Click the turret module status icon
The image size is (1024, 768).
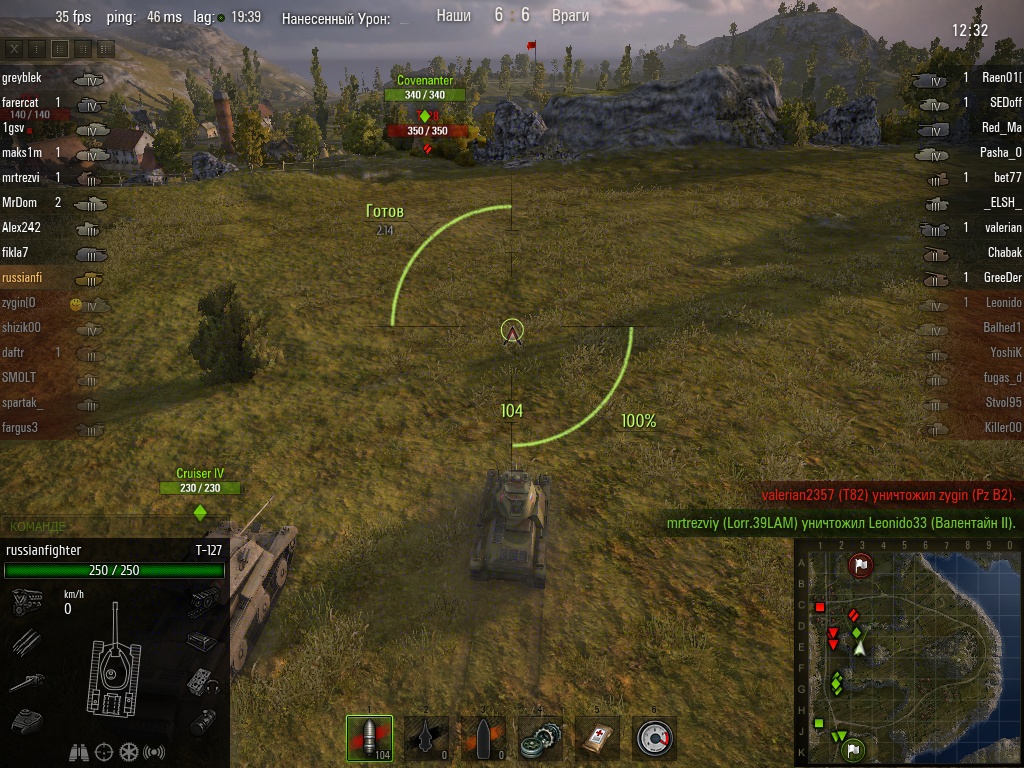pos(25,718)
